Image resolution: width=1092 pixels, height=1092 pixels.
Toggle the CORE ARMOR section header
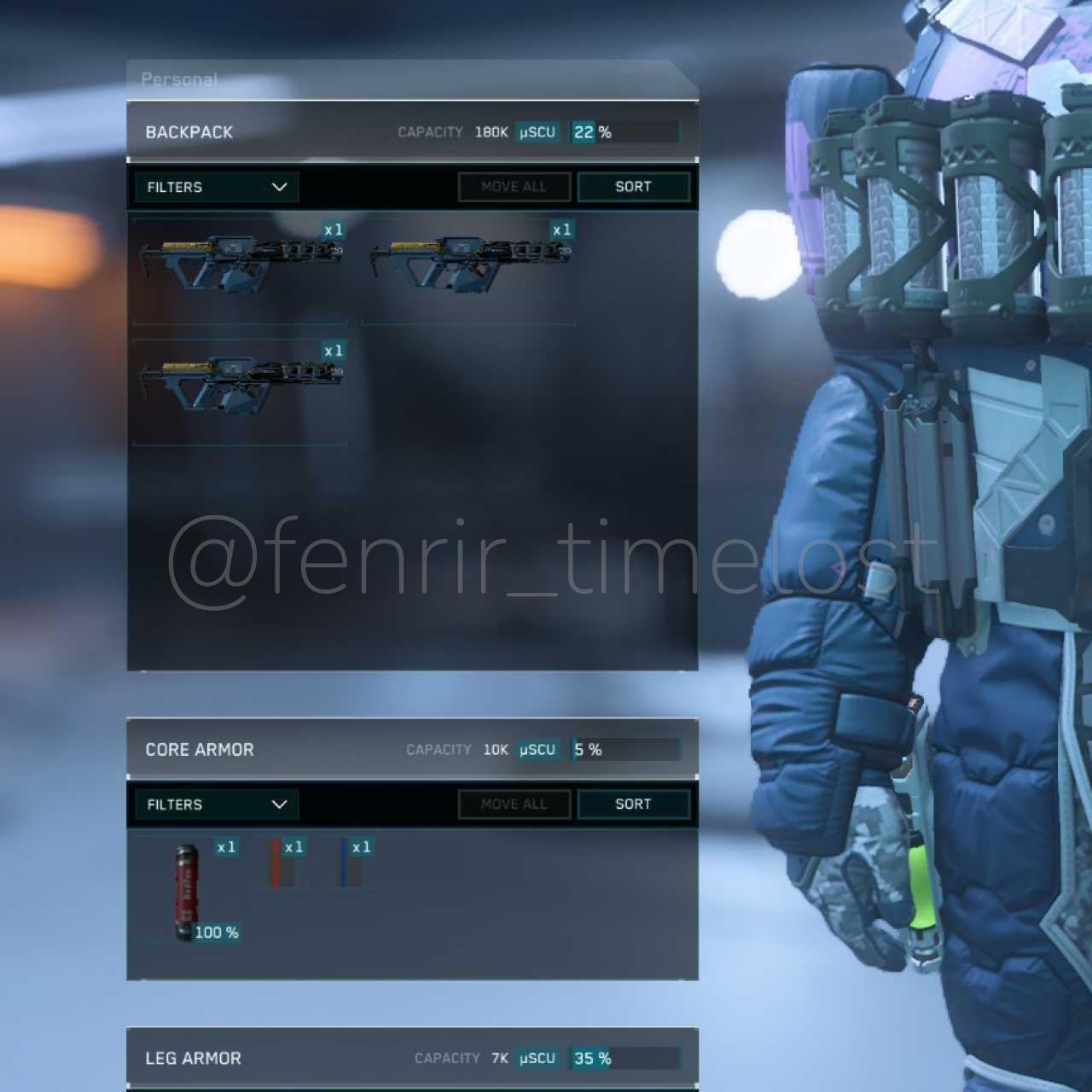(x=200, y=750)
